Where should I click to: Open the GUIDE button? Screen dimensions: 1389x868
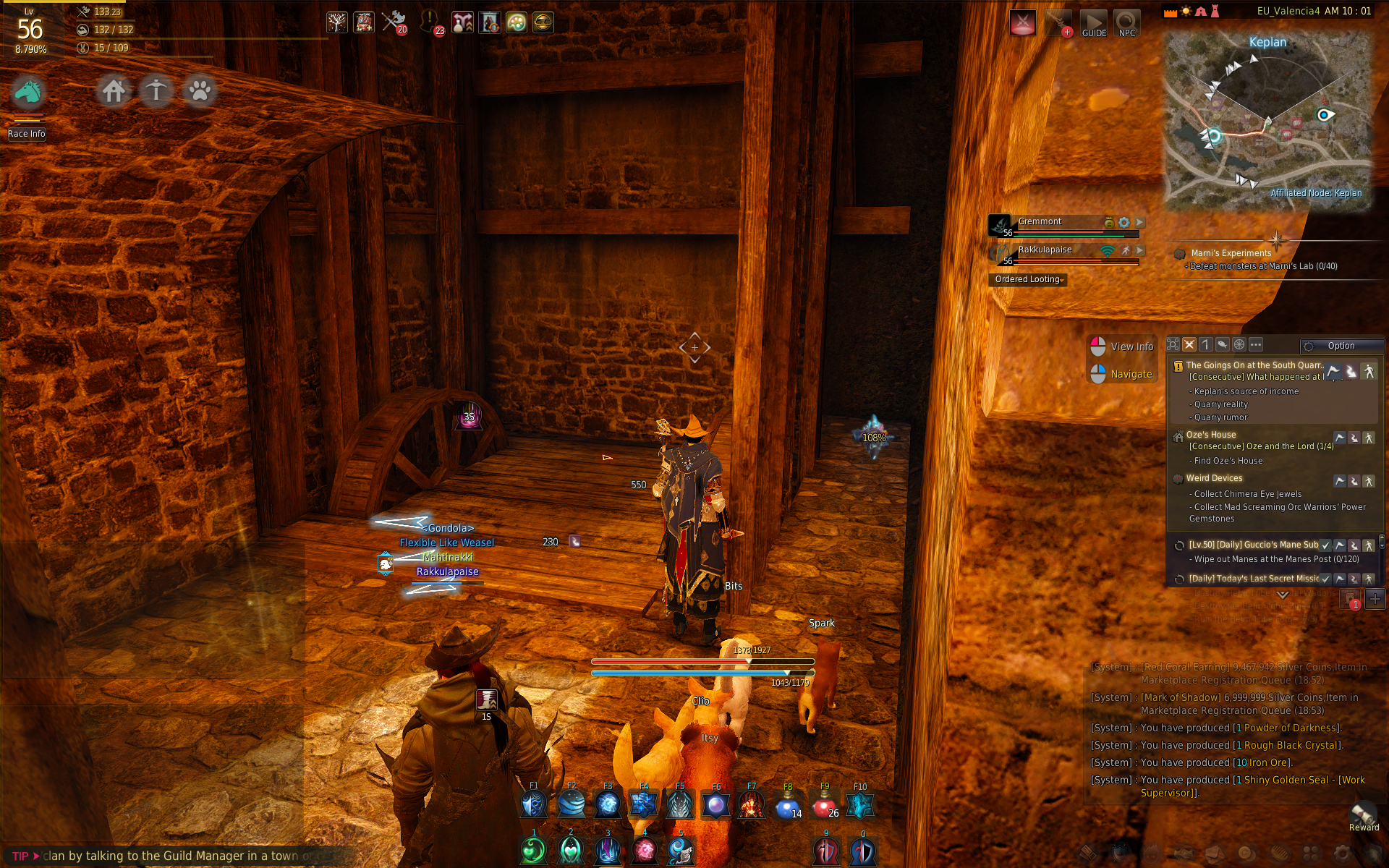1093,23
